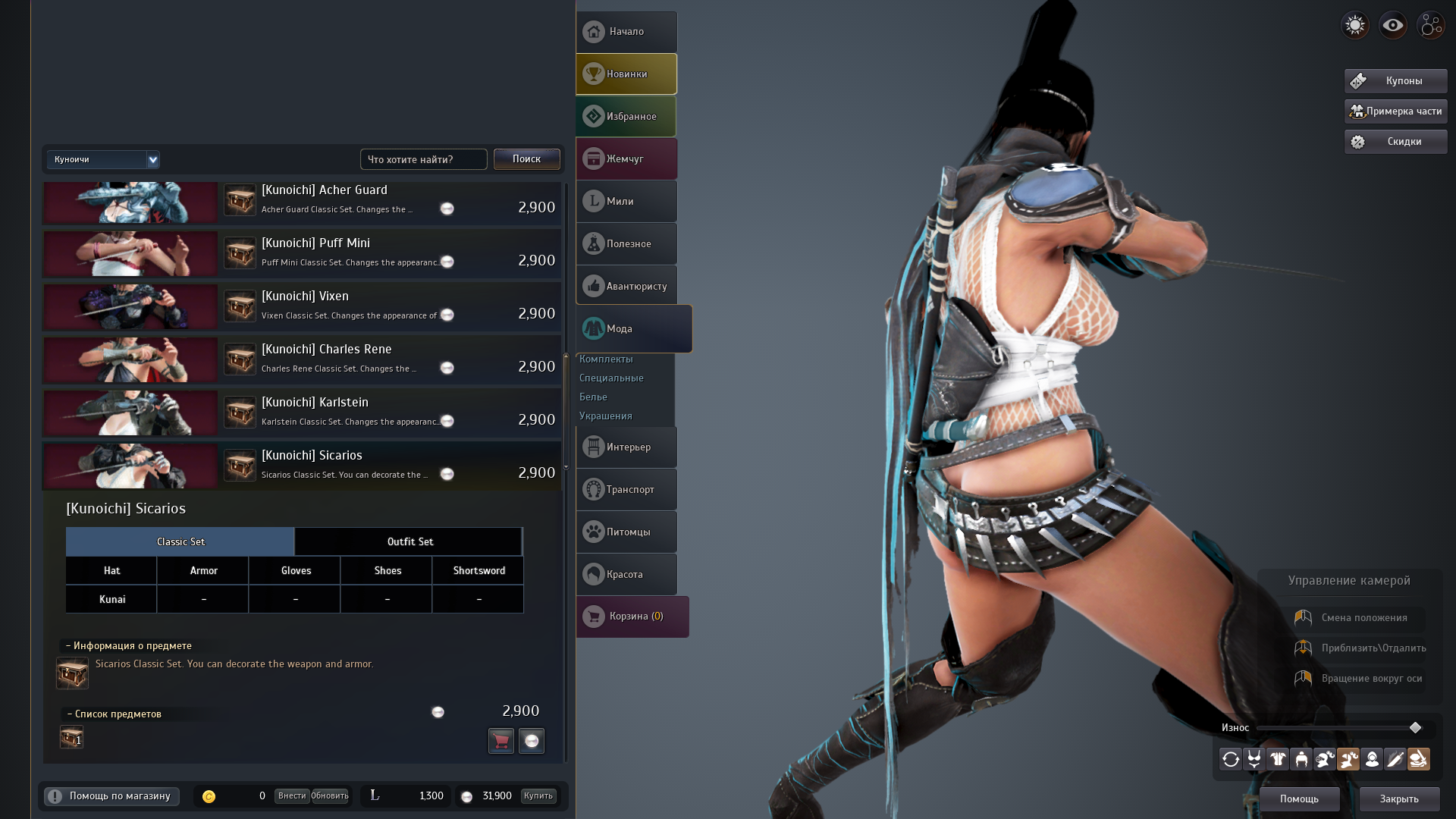Toggle the sheathed weapon display icon
1456x819 pixels.
(1419, 758)
